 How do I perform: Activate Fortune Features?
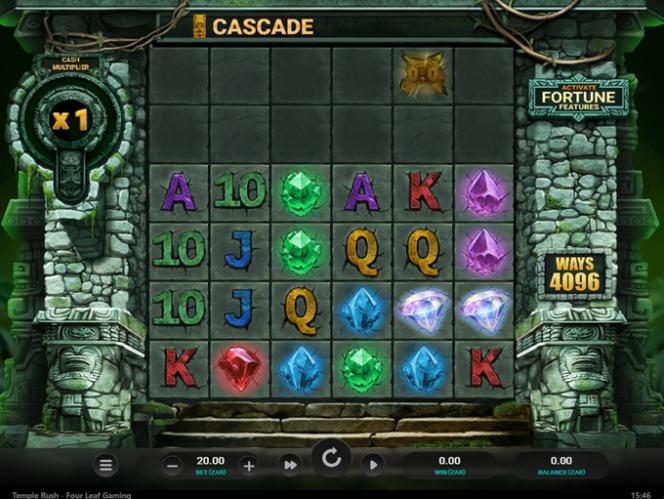coord(579,98)
